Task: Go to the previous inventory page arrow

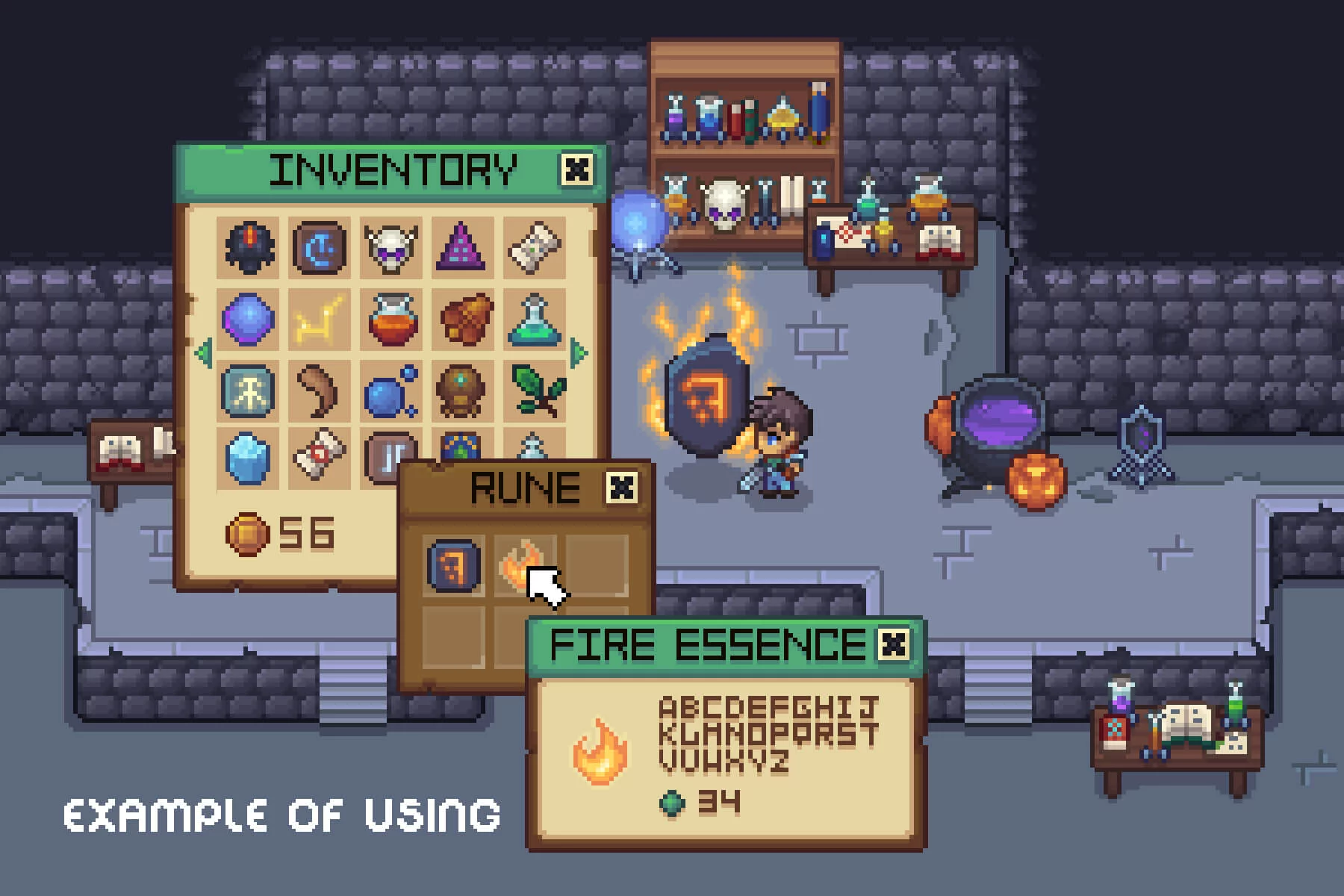Action: (203, 352)
